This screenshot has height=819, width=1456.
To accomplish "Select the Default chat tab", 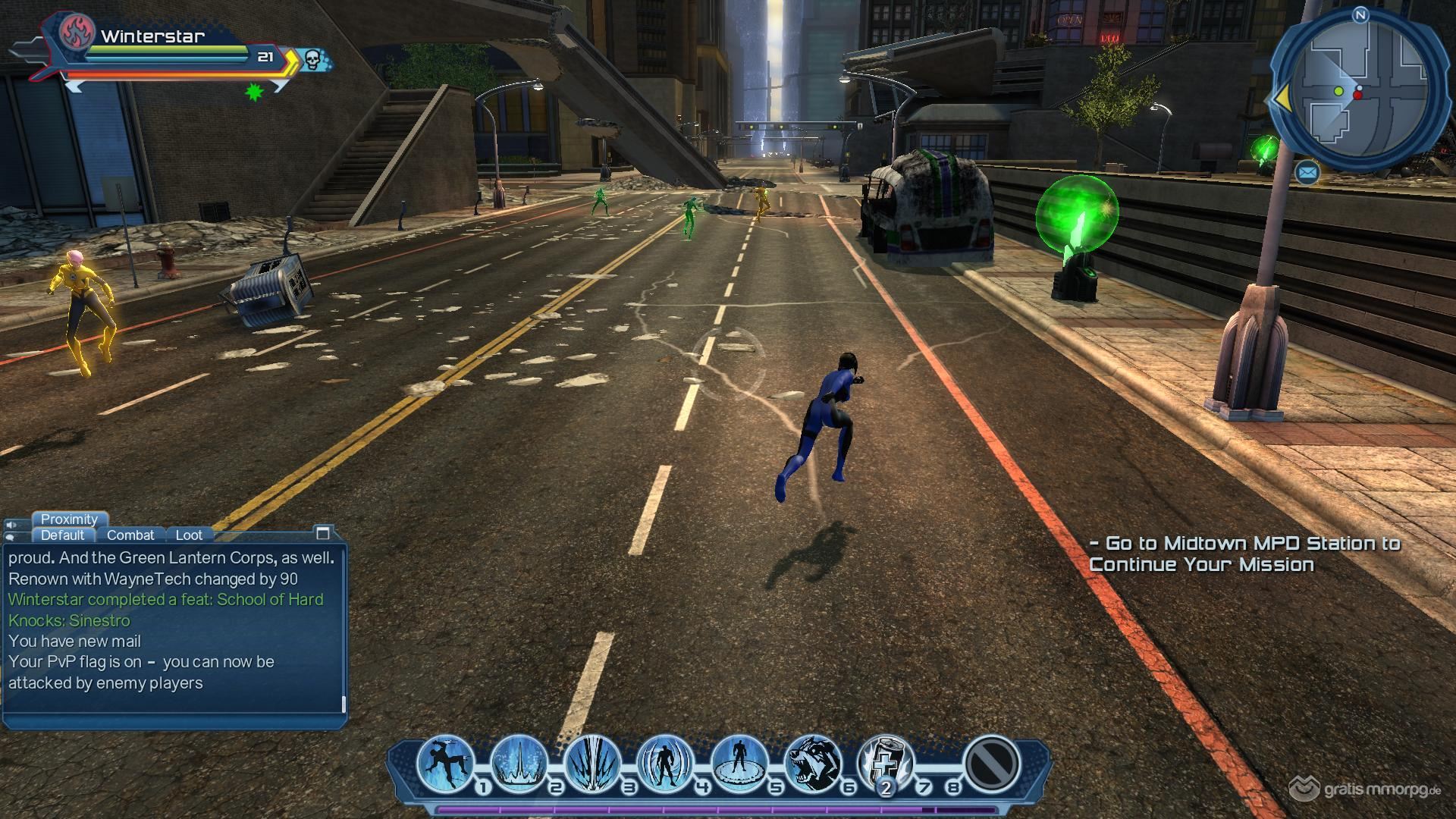I will 62,535.
